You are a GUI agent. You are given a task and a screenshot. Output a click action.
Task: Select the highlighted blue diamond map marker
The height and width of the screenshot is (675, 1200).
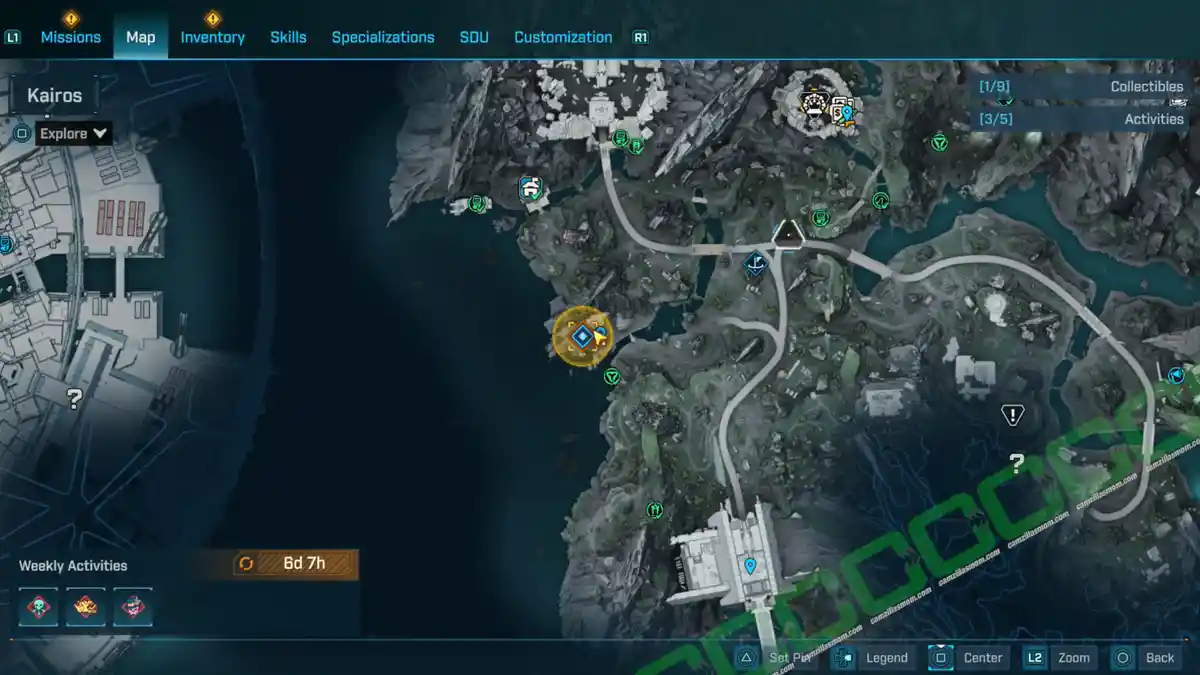point(581,336)
